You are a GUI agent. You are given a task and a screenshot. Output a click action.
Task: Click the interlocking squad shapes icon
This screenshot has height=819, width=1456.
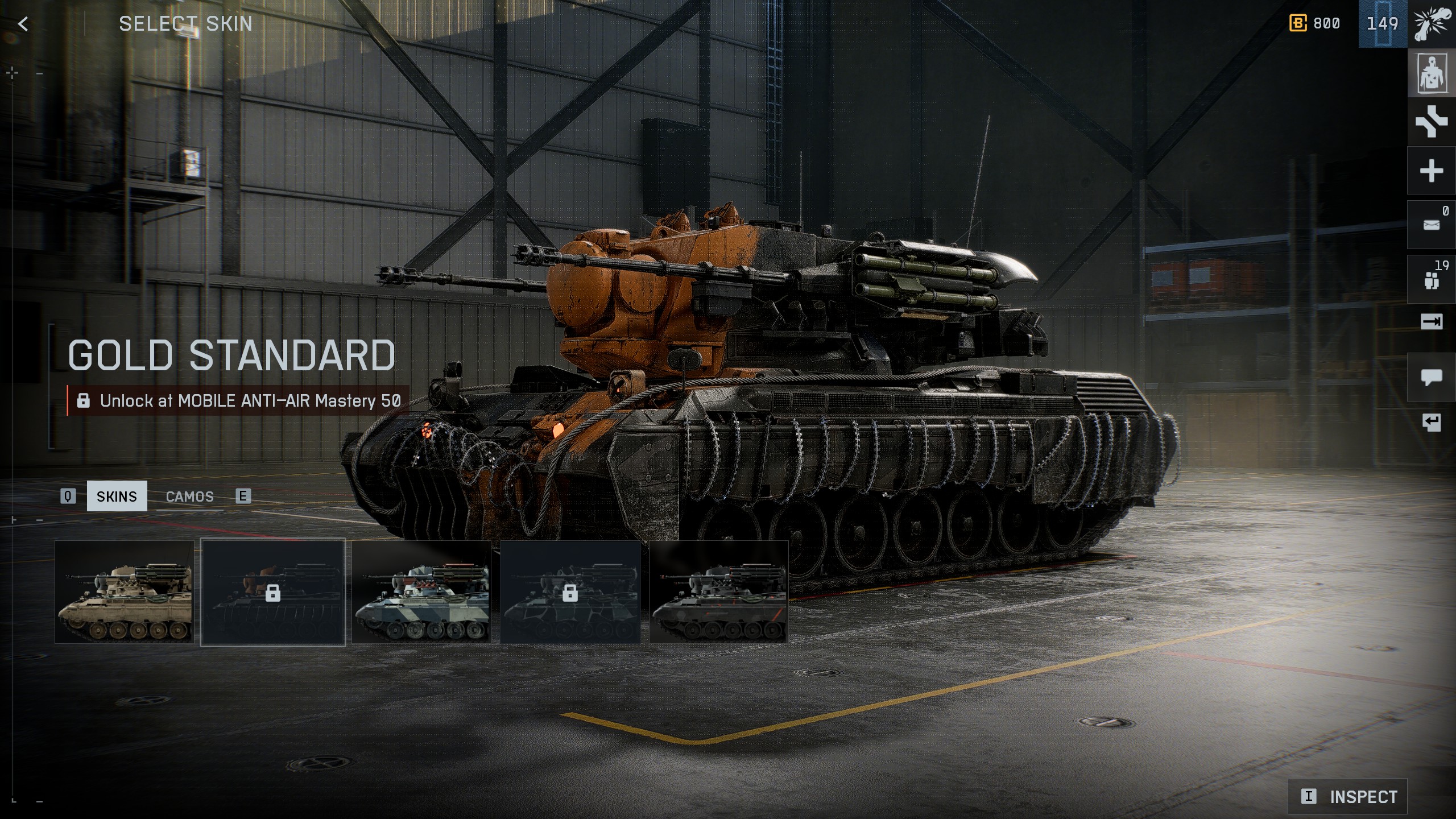click(1432, 121)
